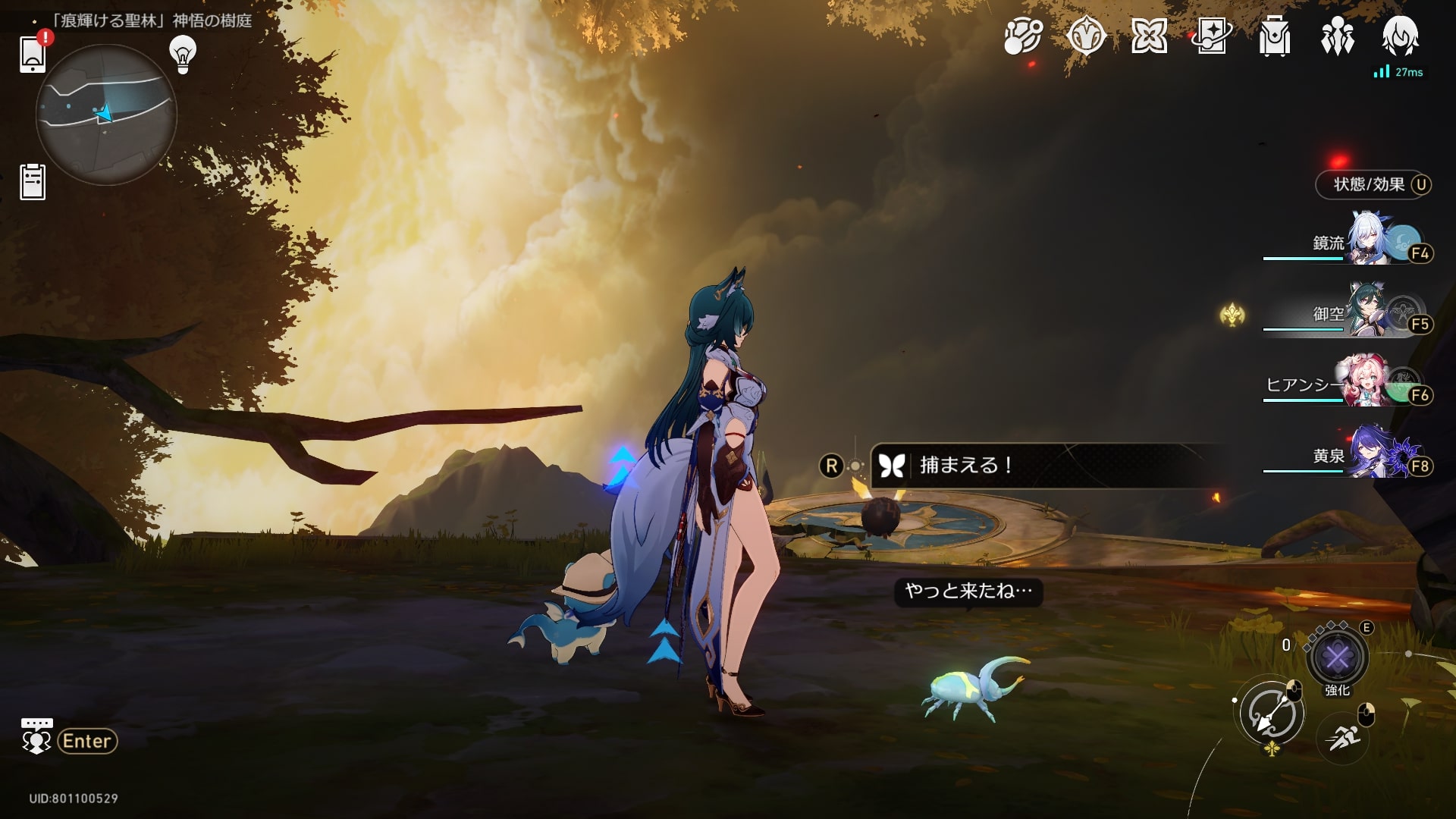This screenshot has width=1456, height=819.
Task: Click the circular minimap
Action: point(106,115)
